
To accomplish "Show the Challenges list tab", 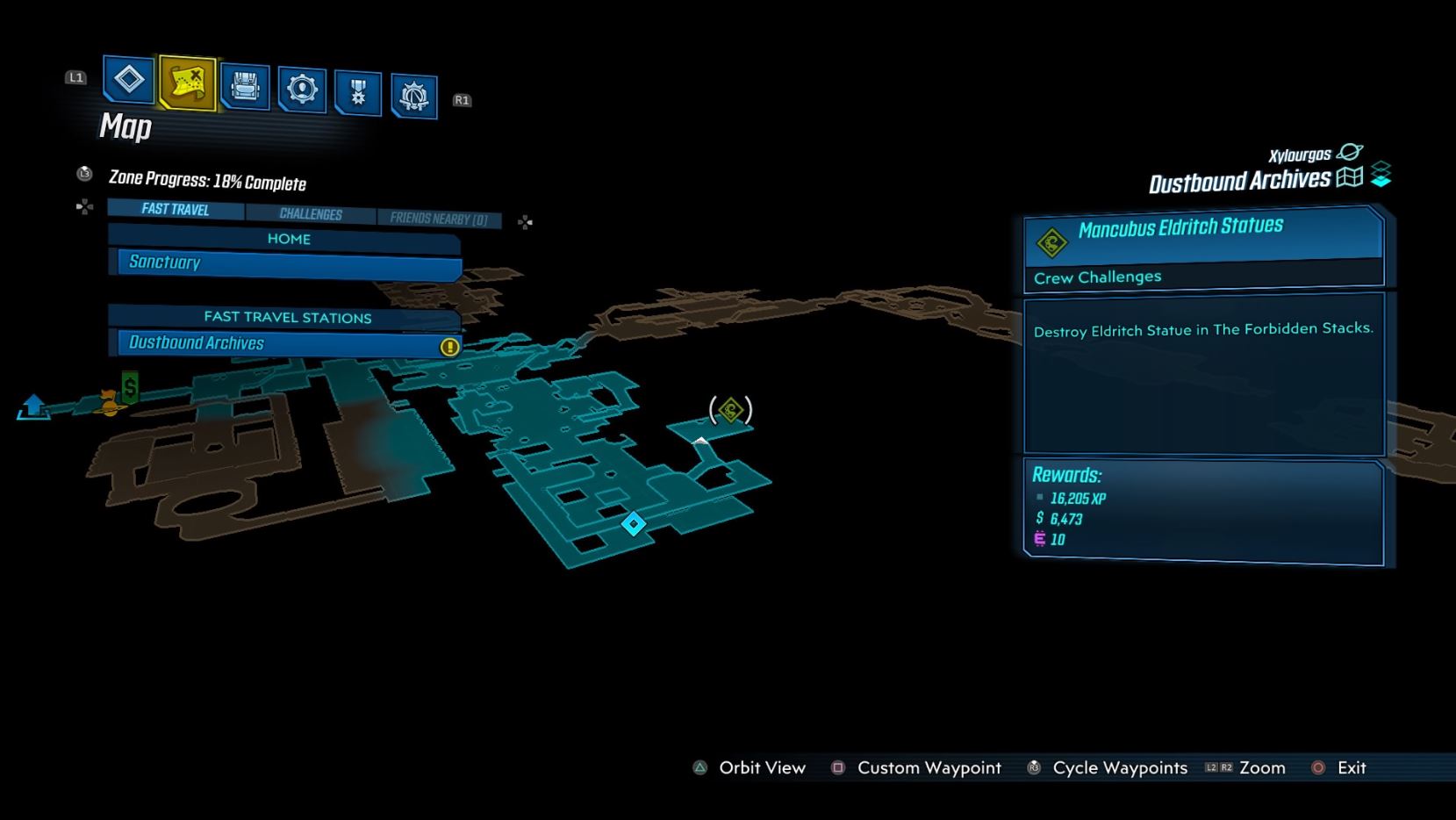I will click(311, 214).
